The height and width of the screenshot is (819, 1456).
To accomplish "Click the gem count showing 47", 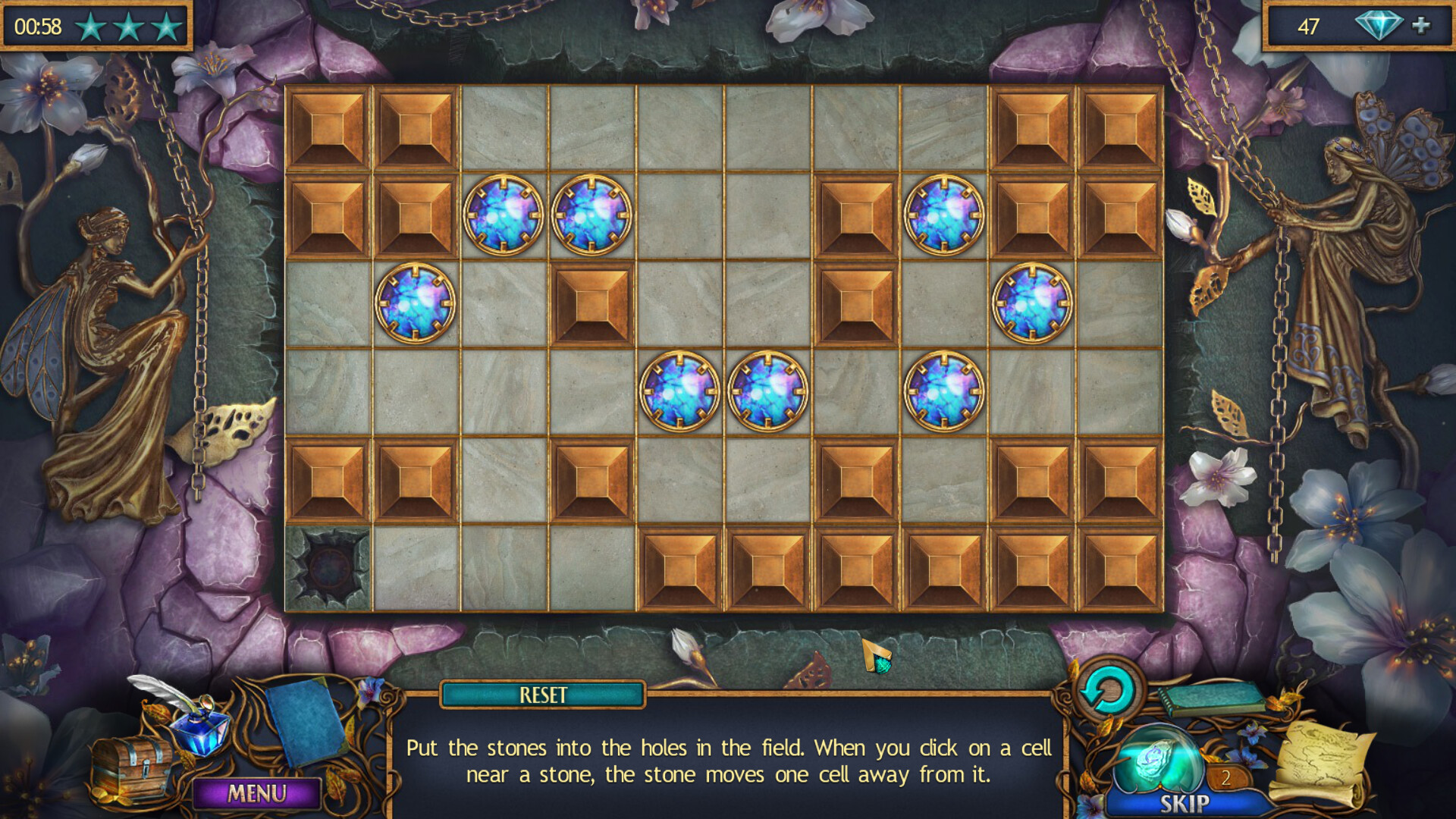I will [1309, 26].
